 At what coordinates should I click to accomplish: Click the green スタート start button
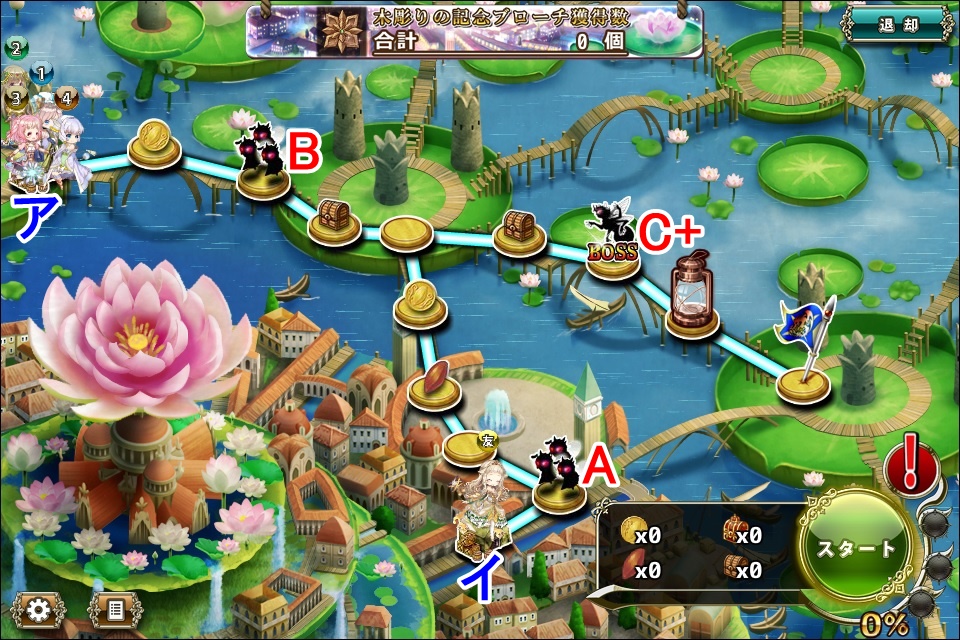click(855, 549)
